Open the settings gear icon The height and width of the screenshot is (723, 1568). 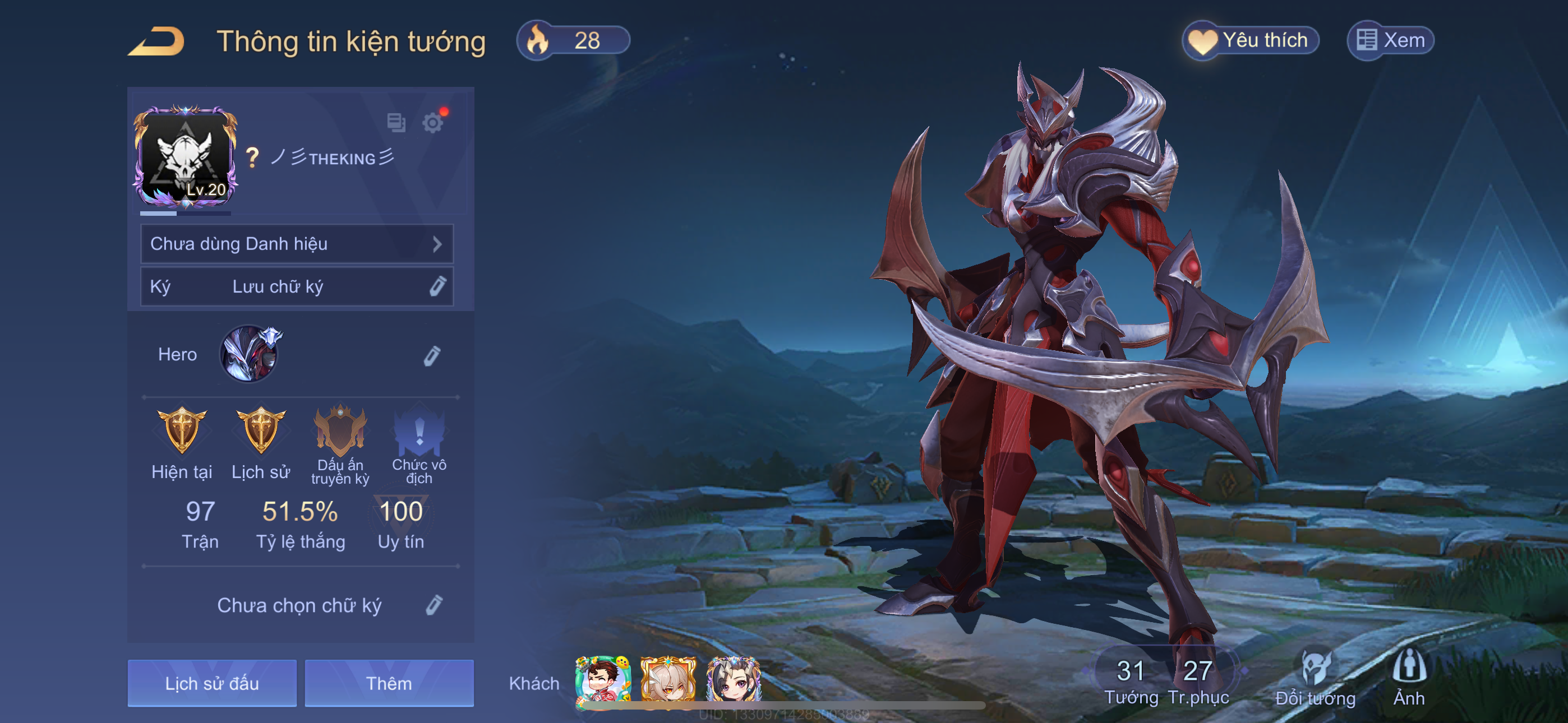point(433,122)
